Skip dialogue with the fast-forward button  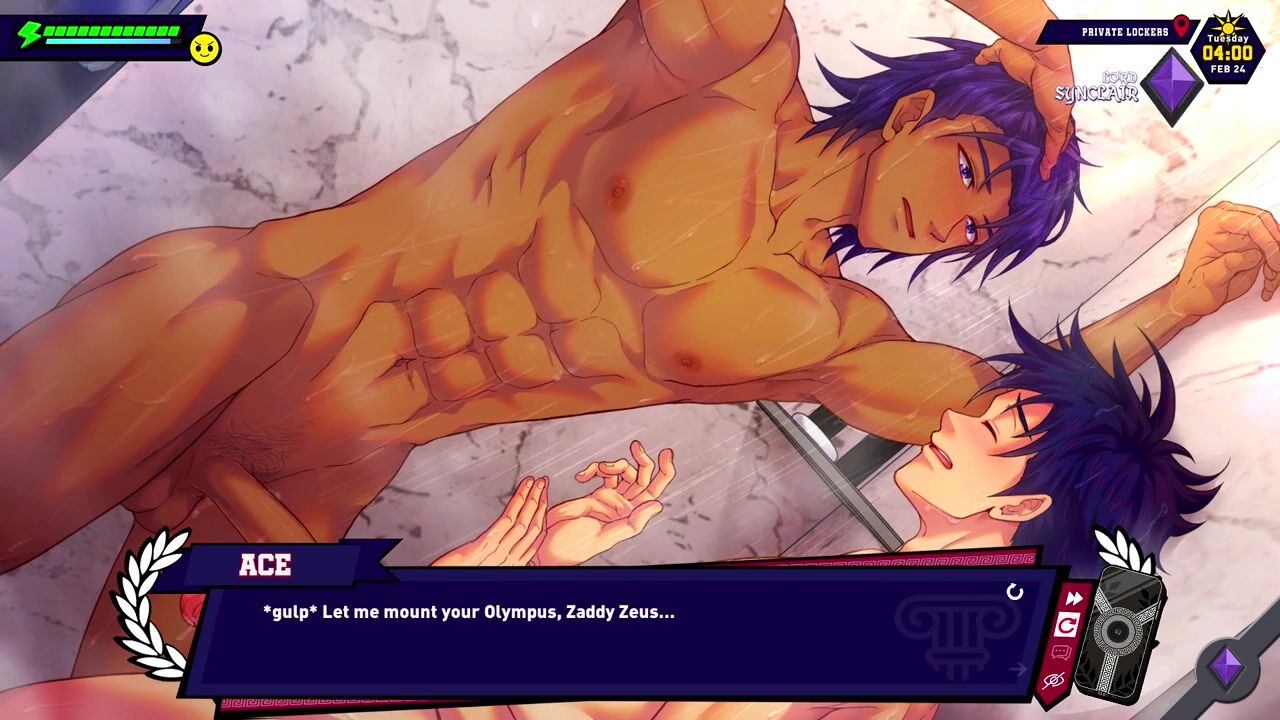click(1074, 598)
